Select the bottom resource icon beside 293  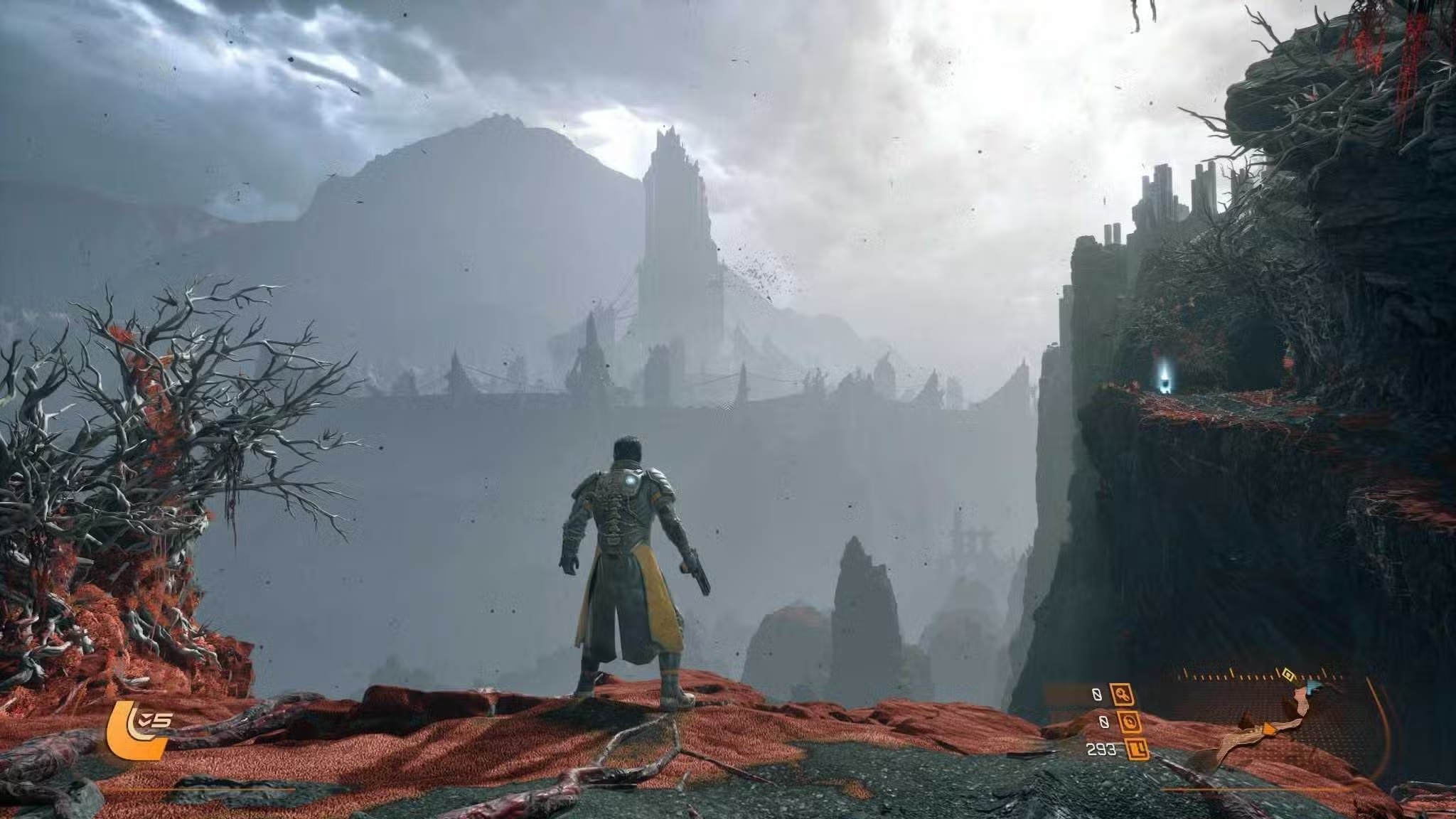pyautogui.click(x=1137, y=749)
